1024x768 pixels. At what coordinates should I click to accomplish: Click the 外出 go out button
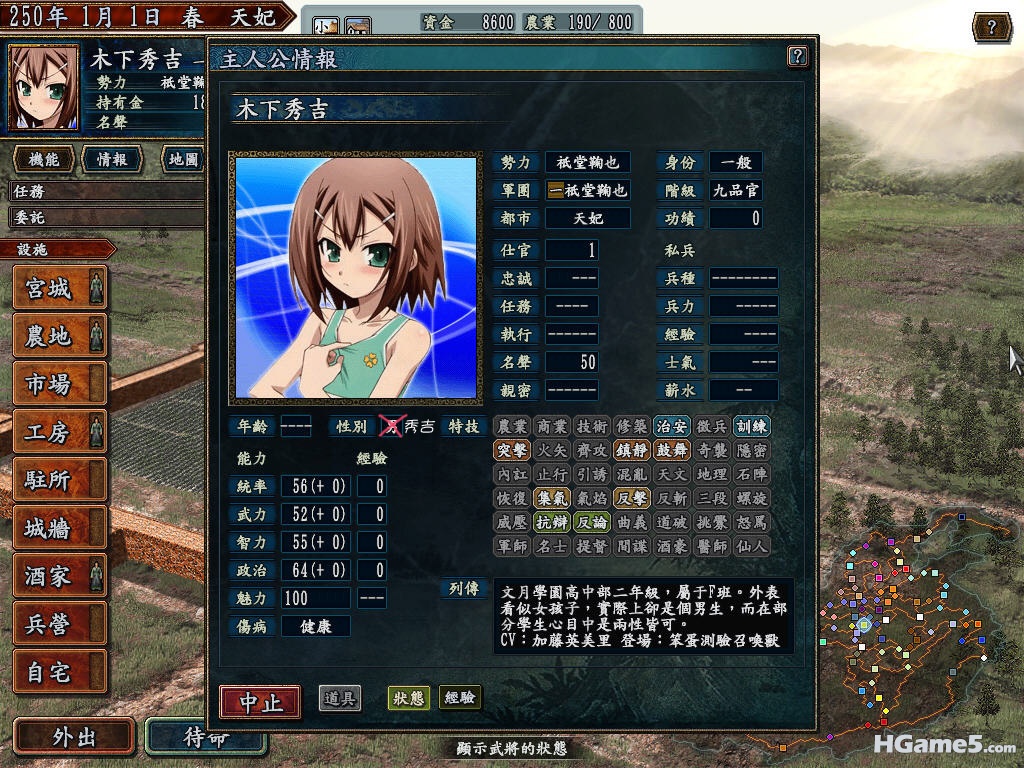pyautogui.click(x=74, y=737)
